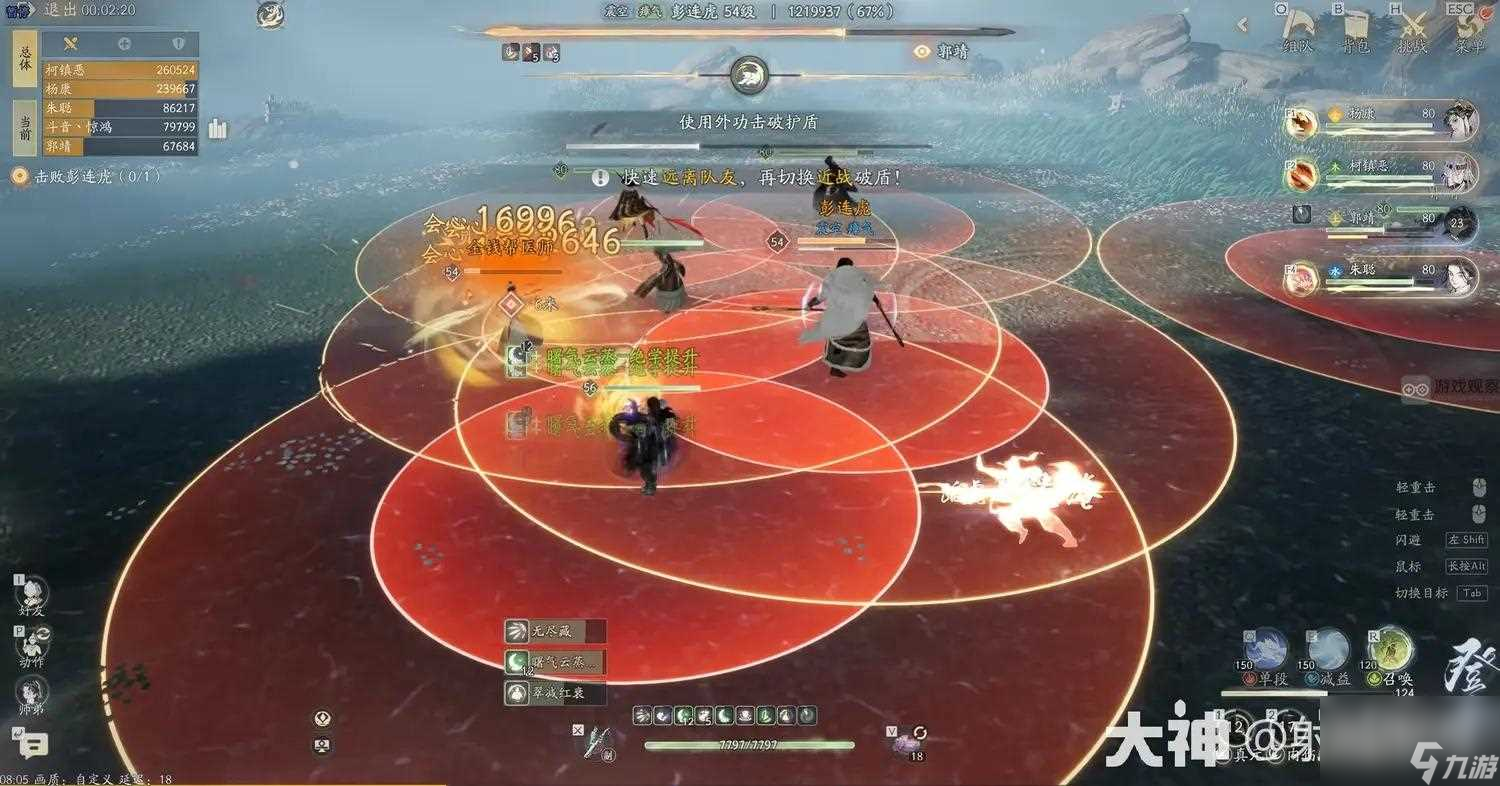
Task: Switch damage panel to shield statistics view
Action: (179, 43)
